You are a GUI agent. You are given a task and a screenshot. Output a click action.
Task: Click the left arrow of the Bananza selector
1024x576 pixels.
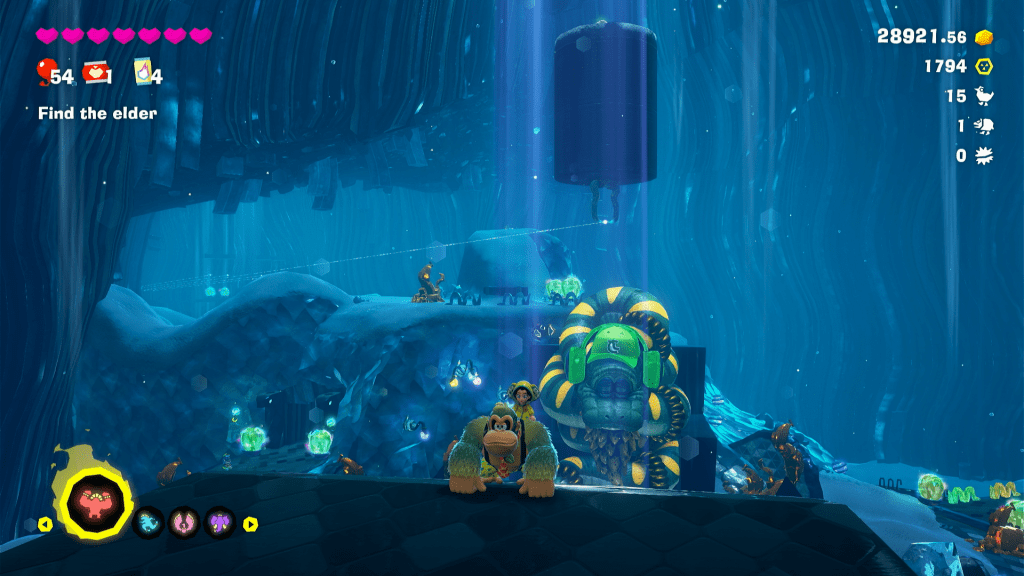coord(46,523)
